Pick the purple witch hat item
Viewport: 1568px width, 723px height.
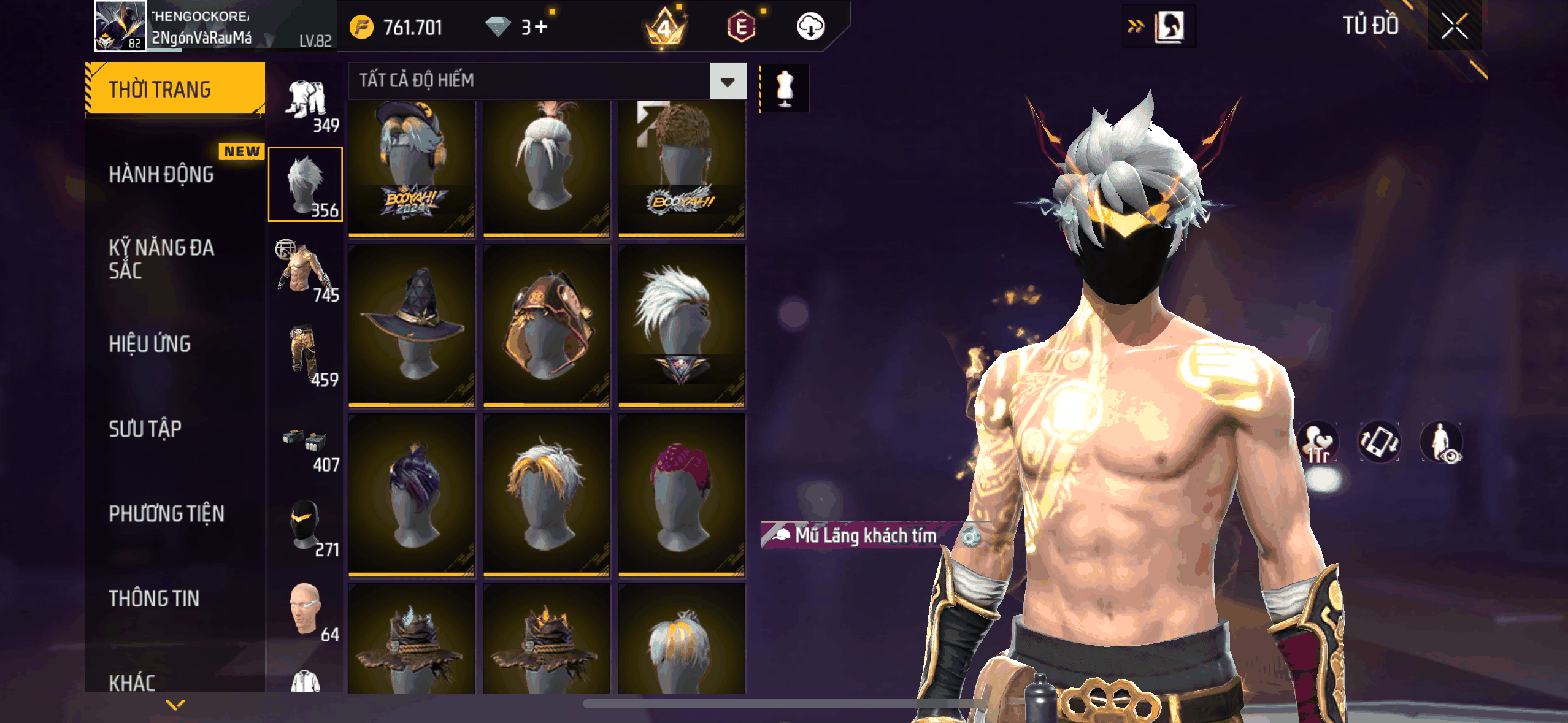click(412, 325)
